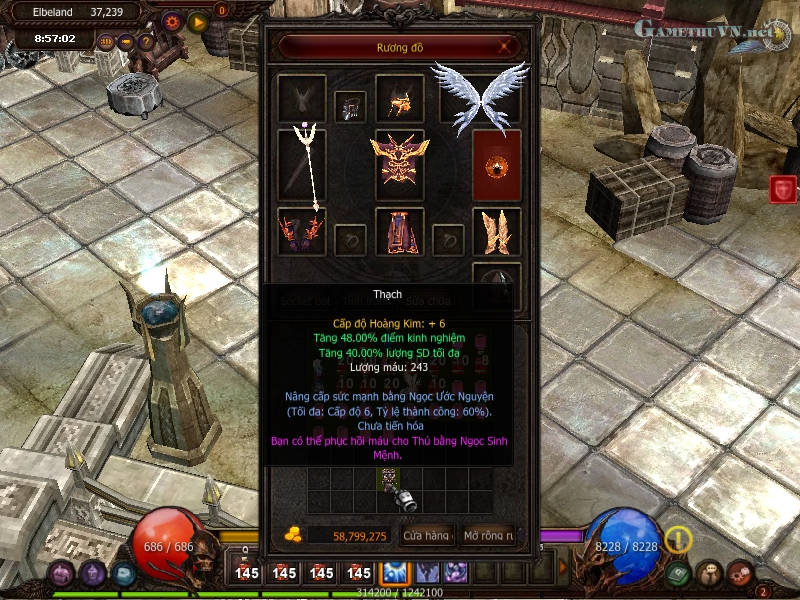Open the gear settings icon

pyautogui.click(x=172, y=20)
